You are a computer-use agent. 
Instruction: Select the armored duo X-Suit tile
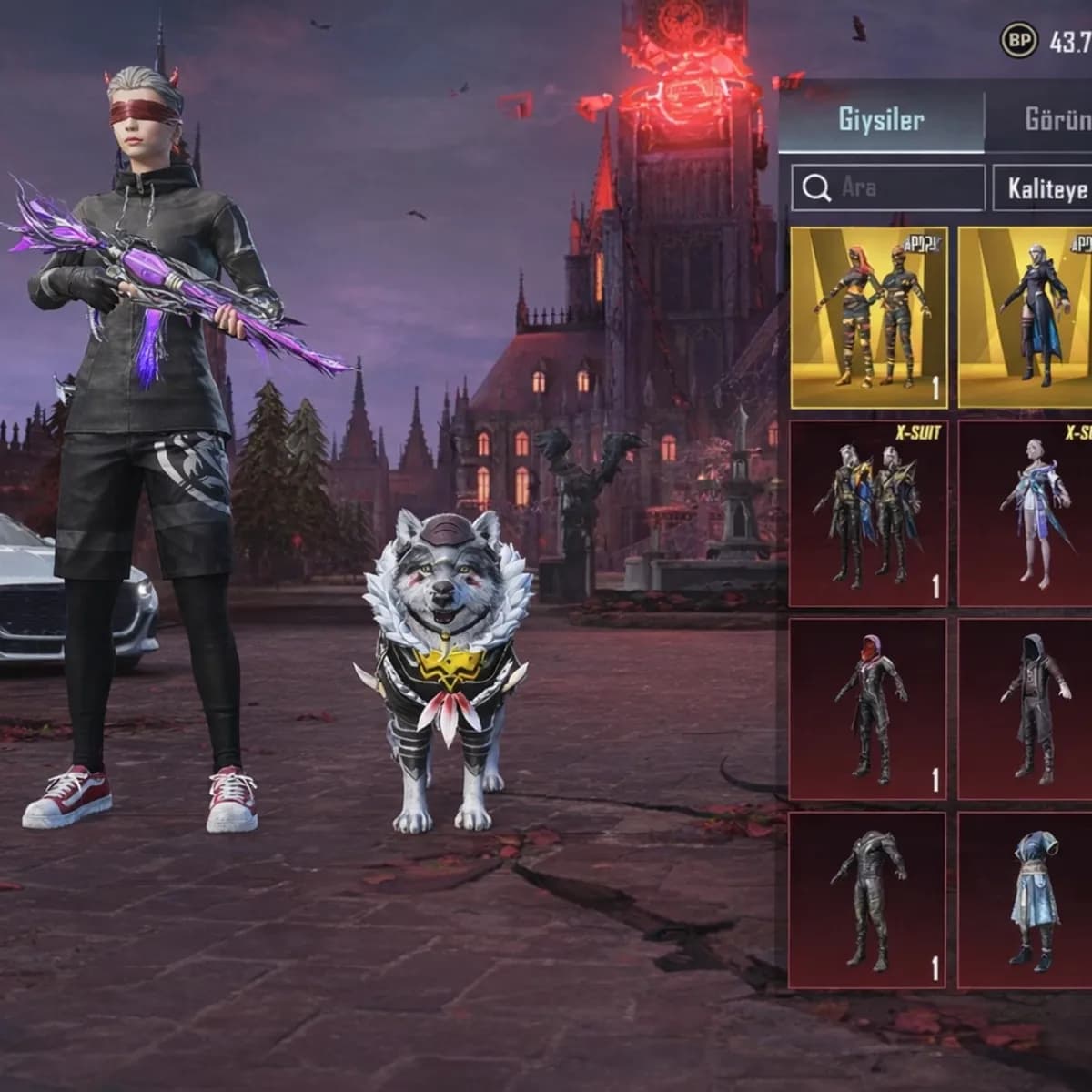point(868,513)
